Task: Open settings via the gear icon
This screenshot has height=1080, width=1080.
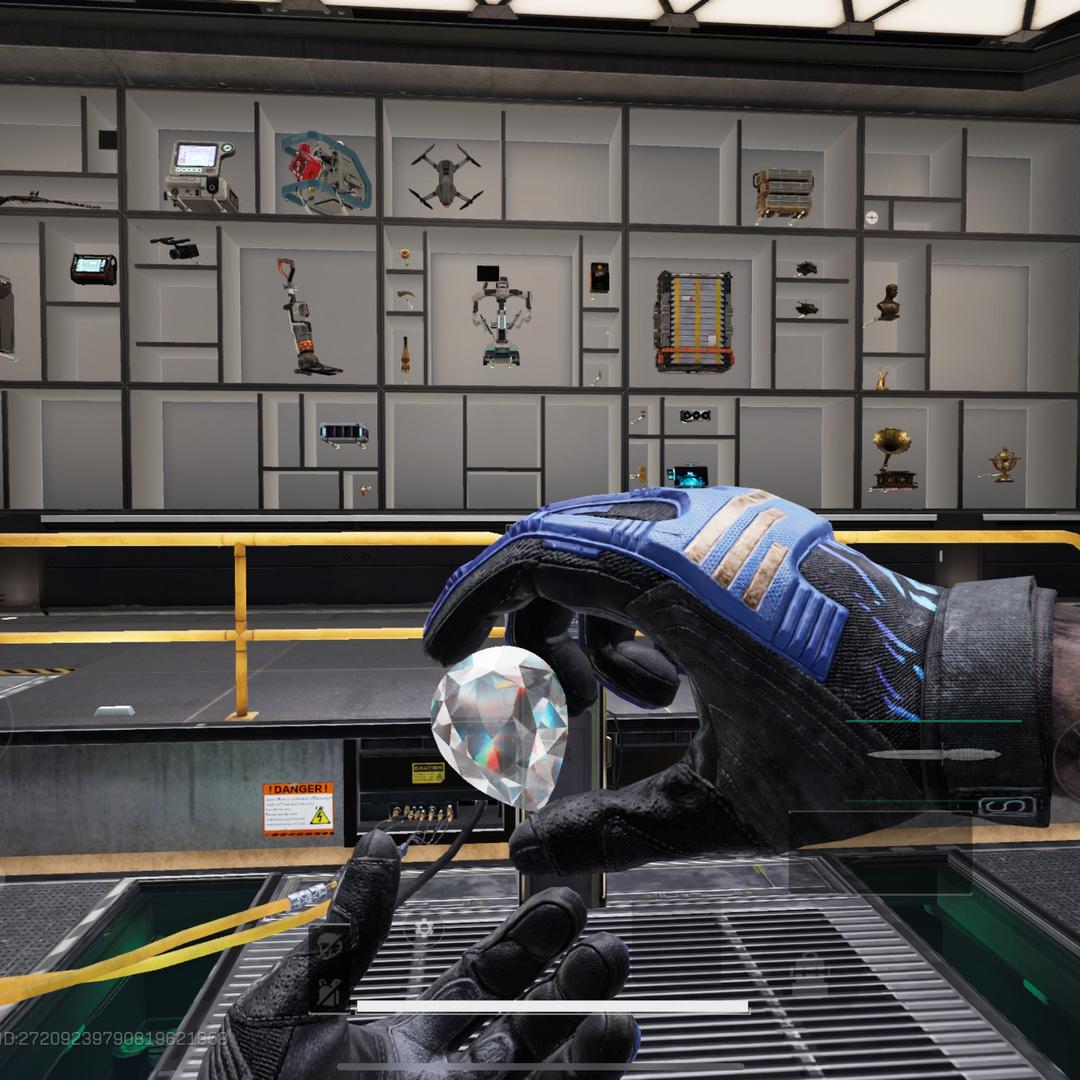Action: (x=424, y=928)
